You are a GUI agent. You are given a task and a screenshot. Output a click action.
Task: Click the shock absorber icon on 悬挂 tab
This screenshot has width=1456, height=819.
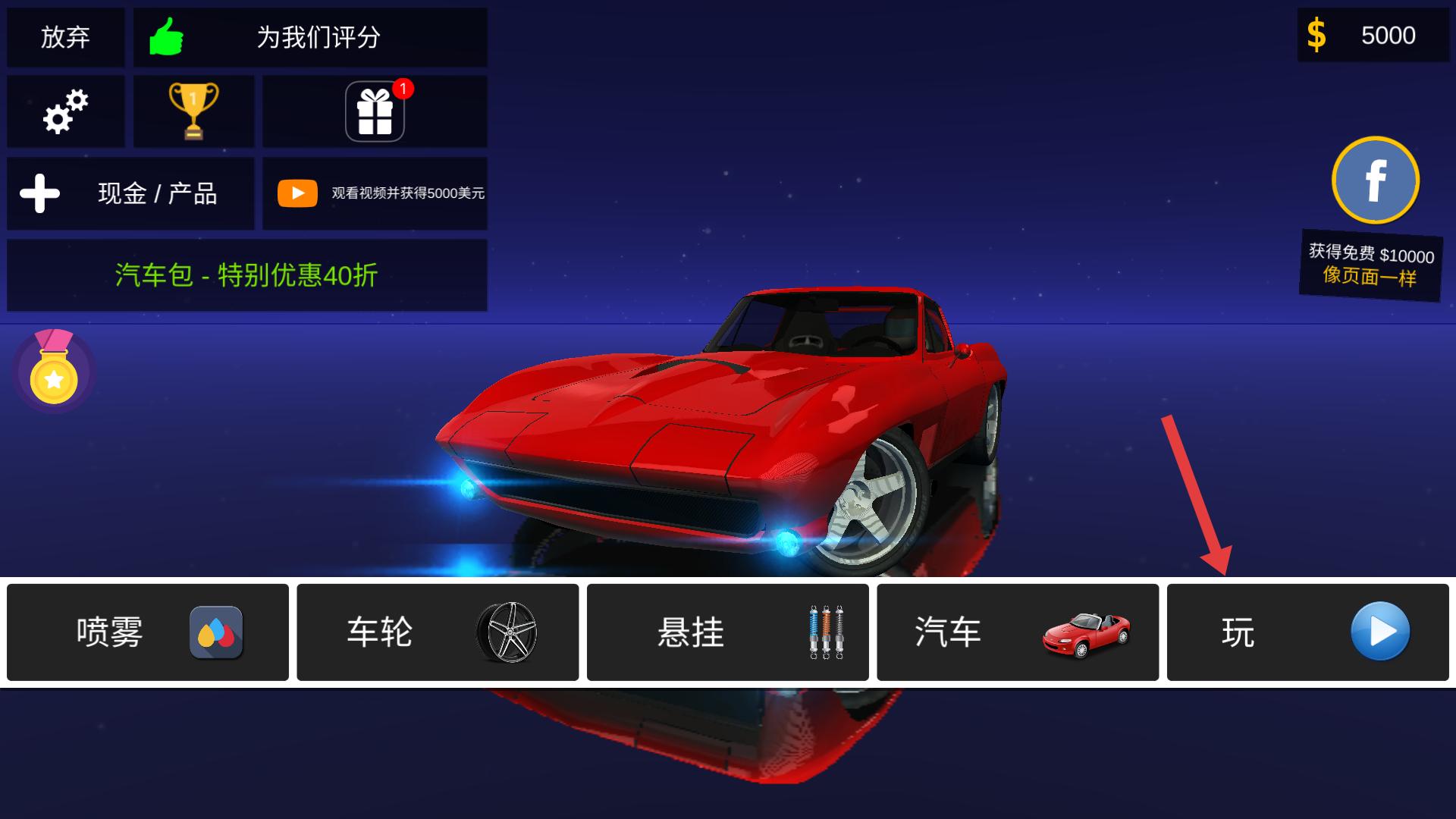click(x=827, y=632)
